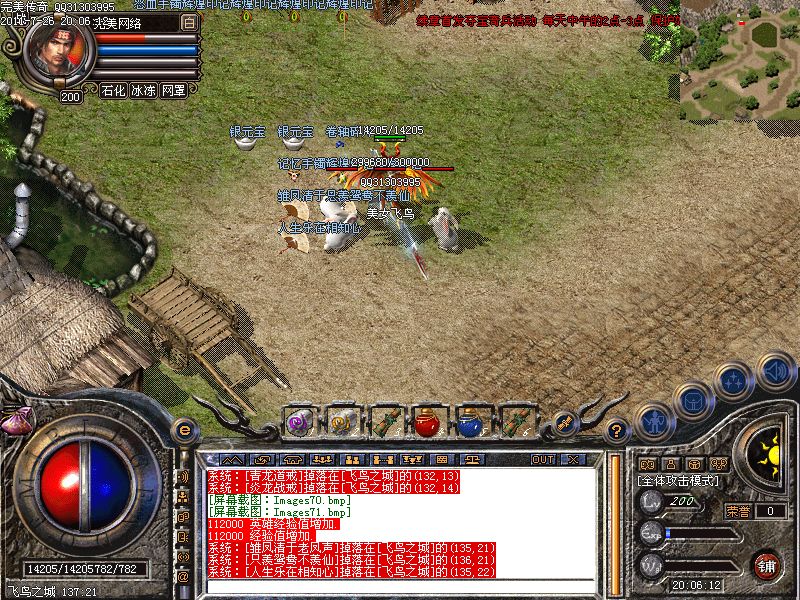
Task: Click the 全体攻击模式 attack mode label
Action: coord(678,481)
